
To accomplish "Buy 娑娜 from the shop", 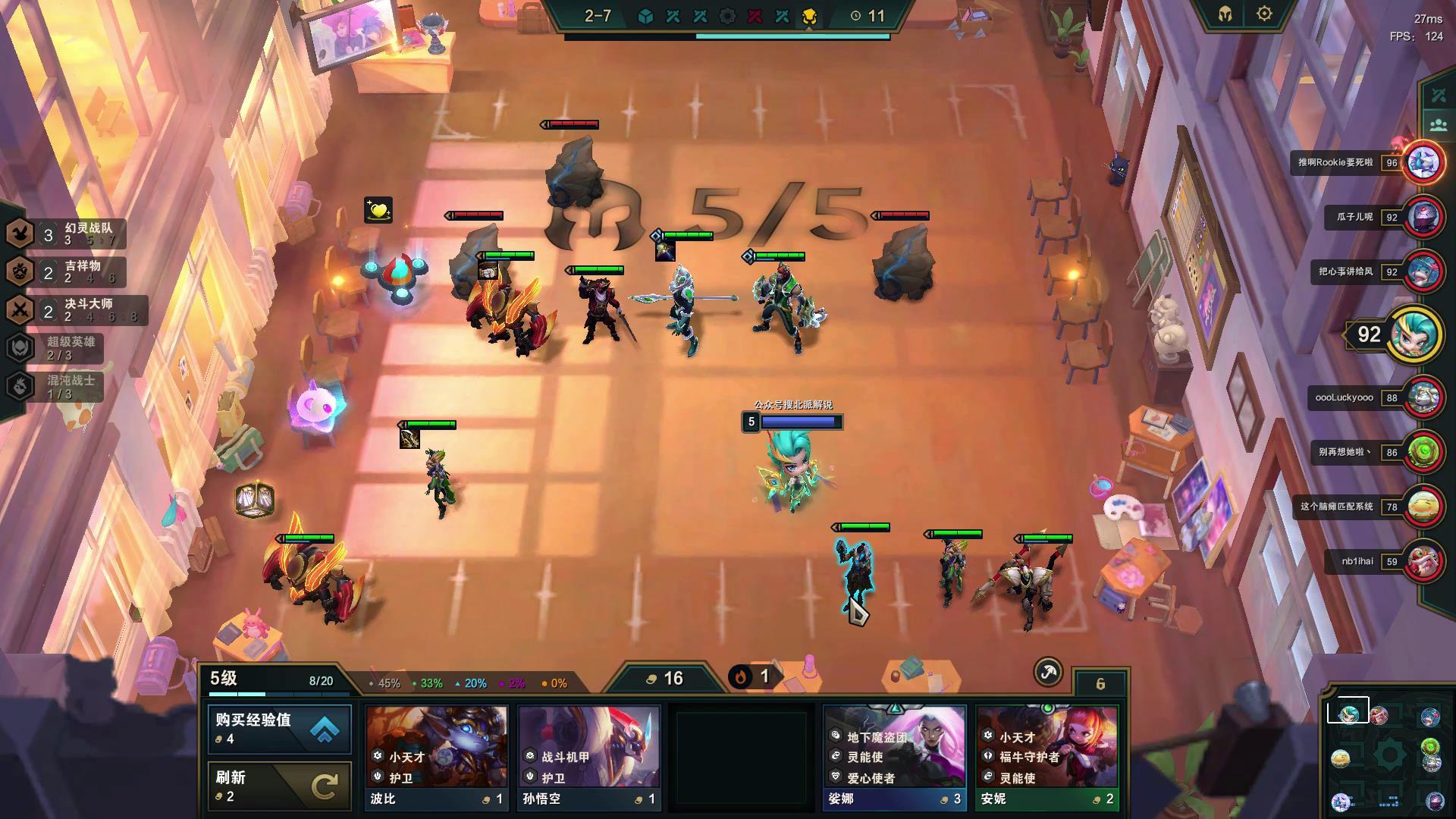I will [894, 757].
